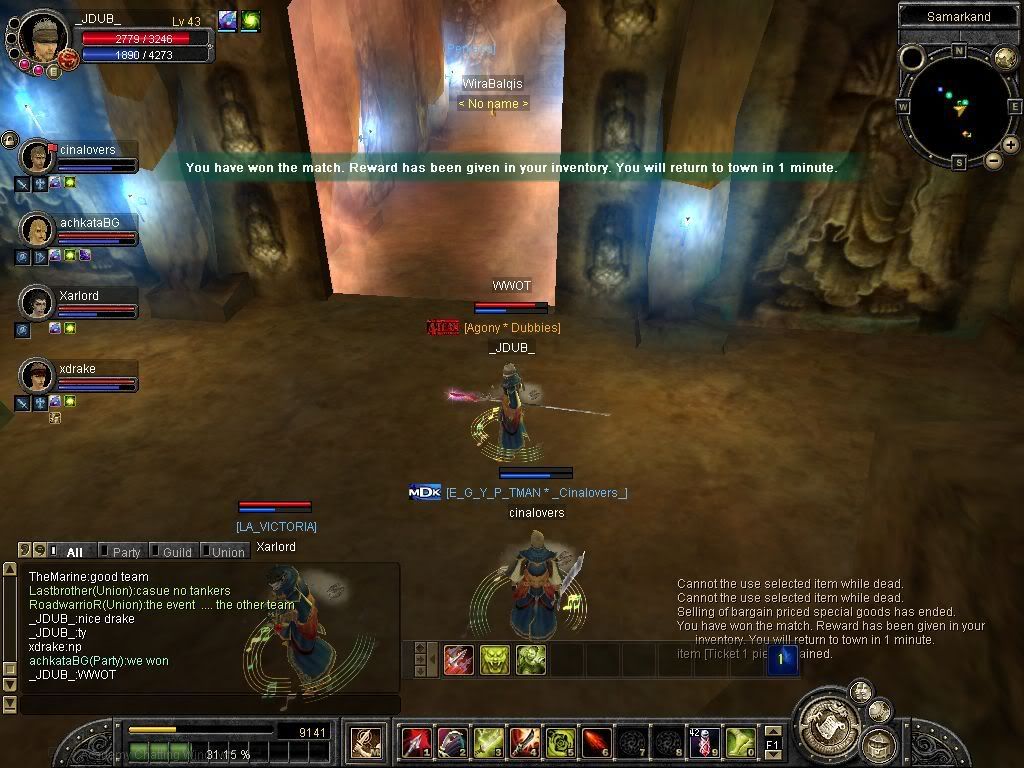The image size is (1024, 768).
Task: Use the red flame skill in slot 6
Action: [x=595, y=742]
